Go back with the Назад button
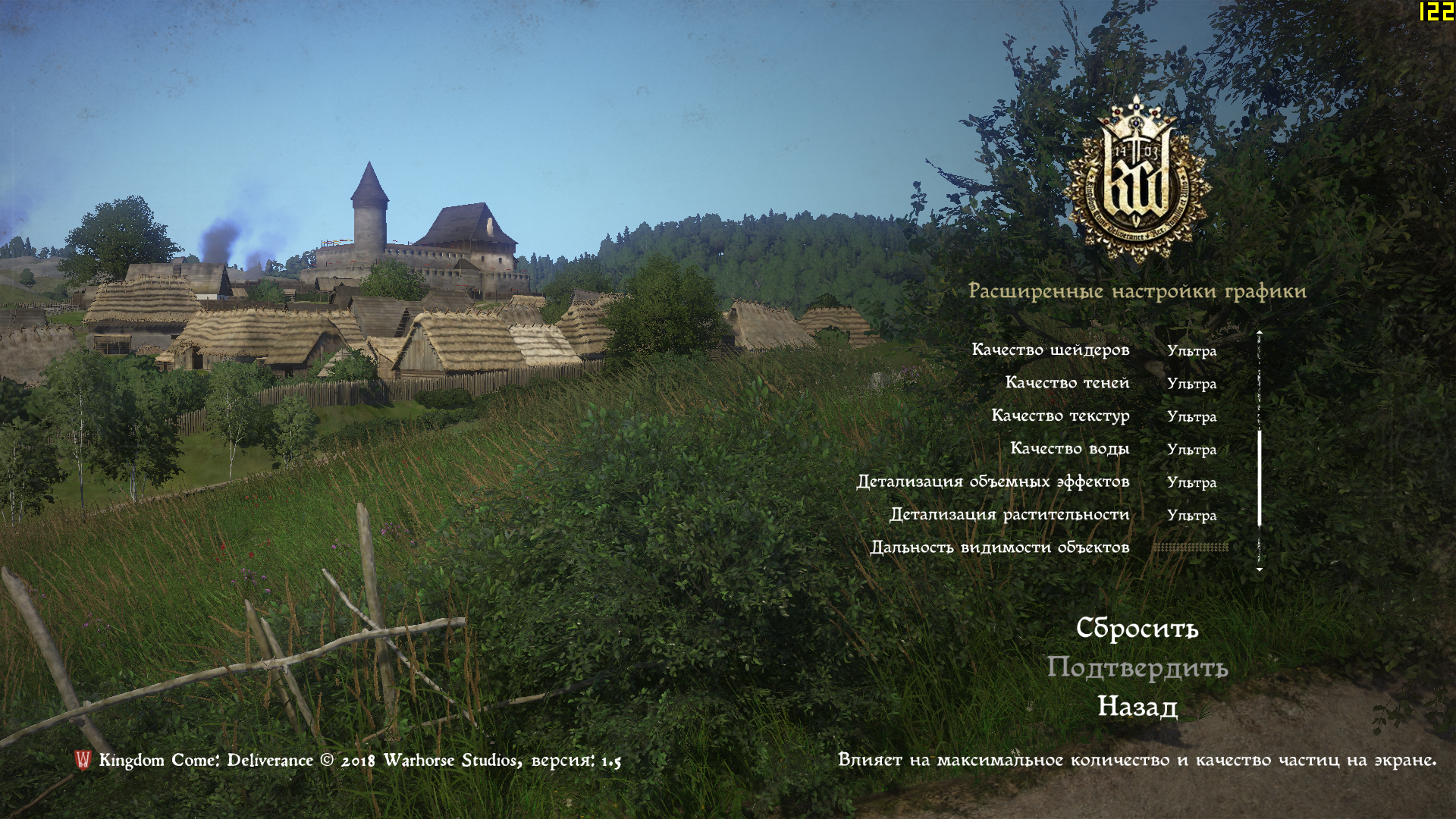1456x819 pixels. (1137, 706)
